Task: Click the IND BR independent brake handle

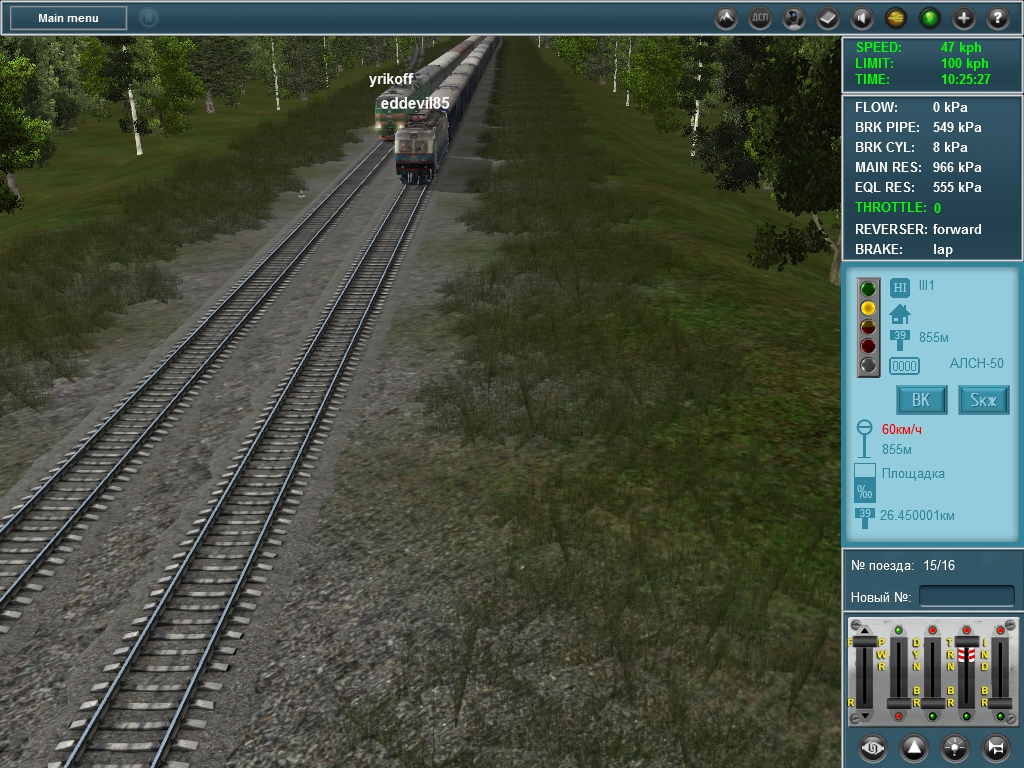Action: pos(1000,704)
